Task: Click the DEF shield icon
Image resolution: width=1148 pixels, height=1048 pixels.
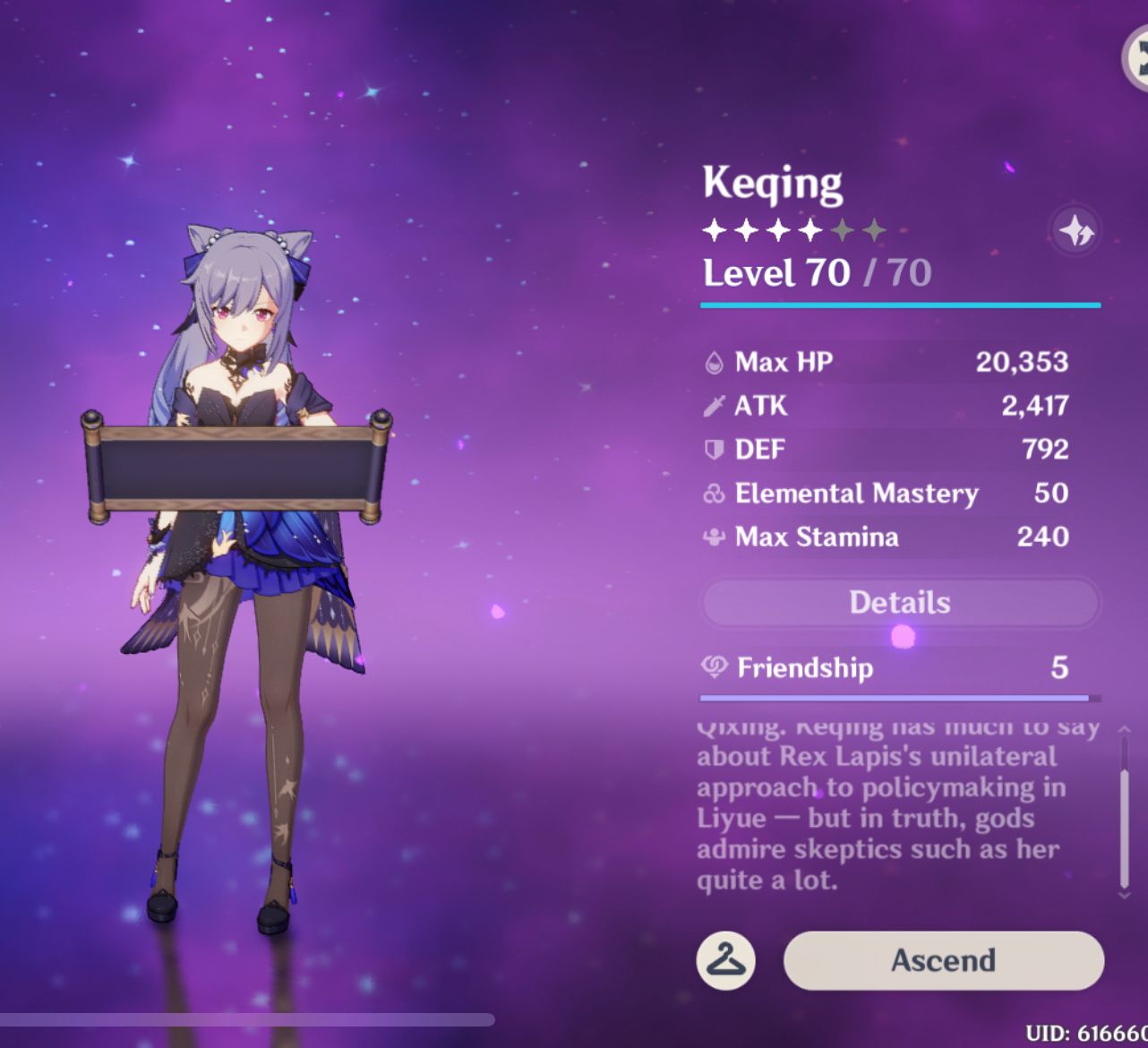Action: (713, 449)
